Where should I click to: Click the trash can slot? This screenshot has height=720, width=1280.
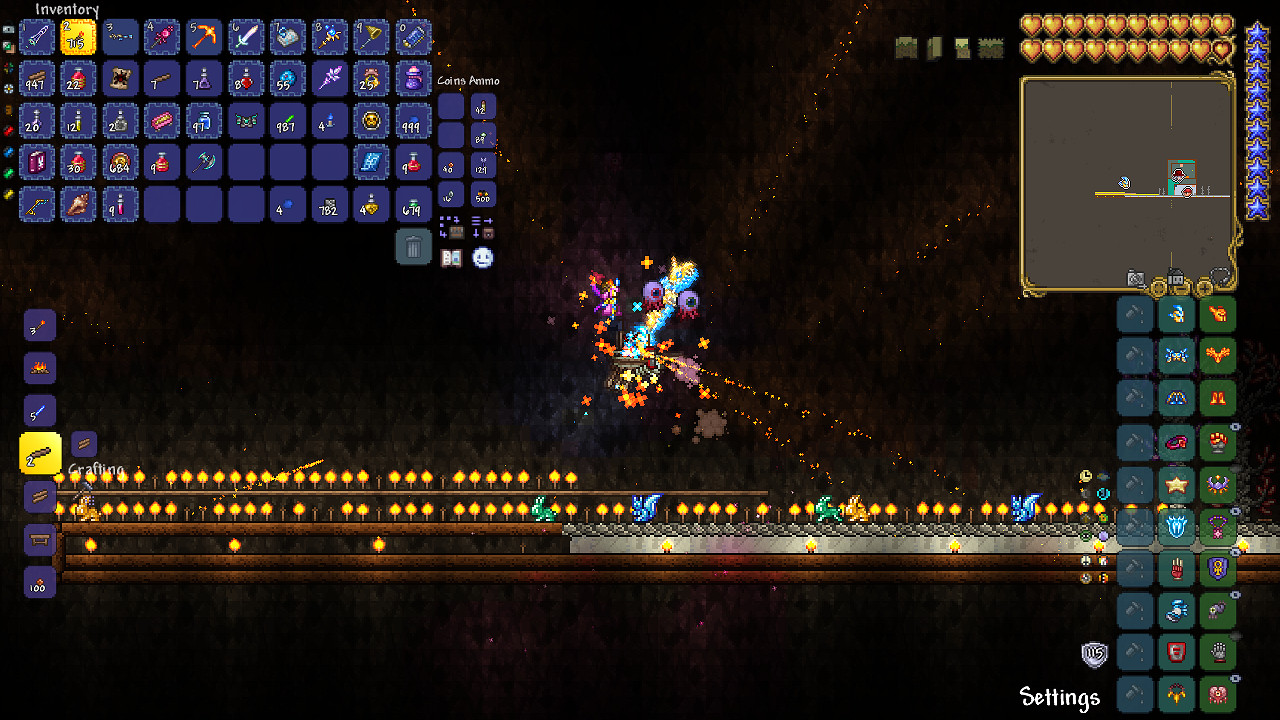[x=414, y=246]
